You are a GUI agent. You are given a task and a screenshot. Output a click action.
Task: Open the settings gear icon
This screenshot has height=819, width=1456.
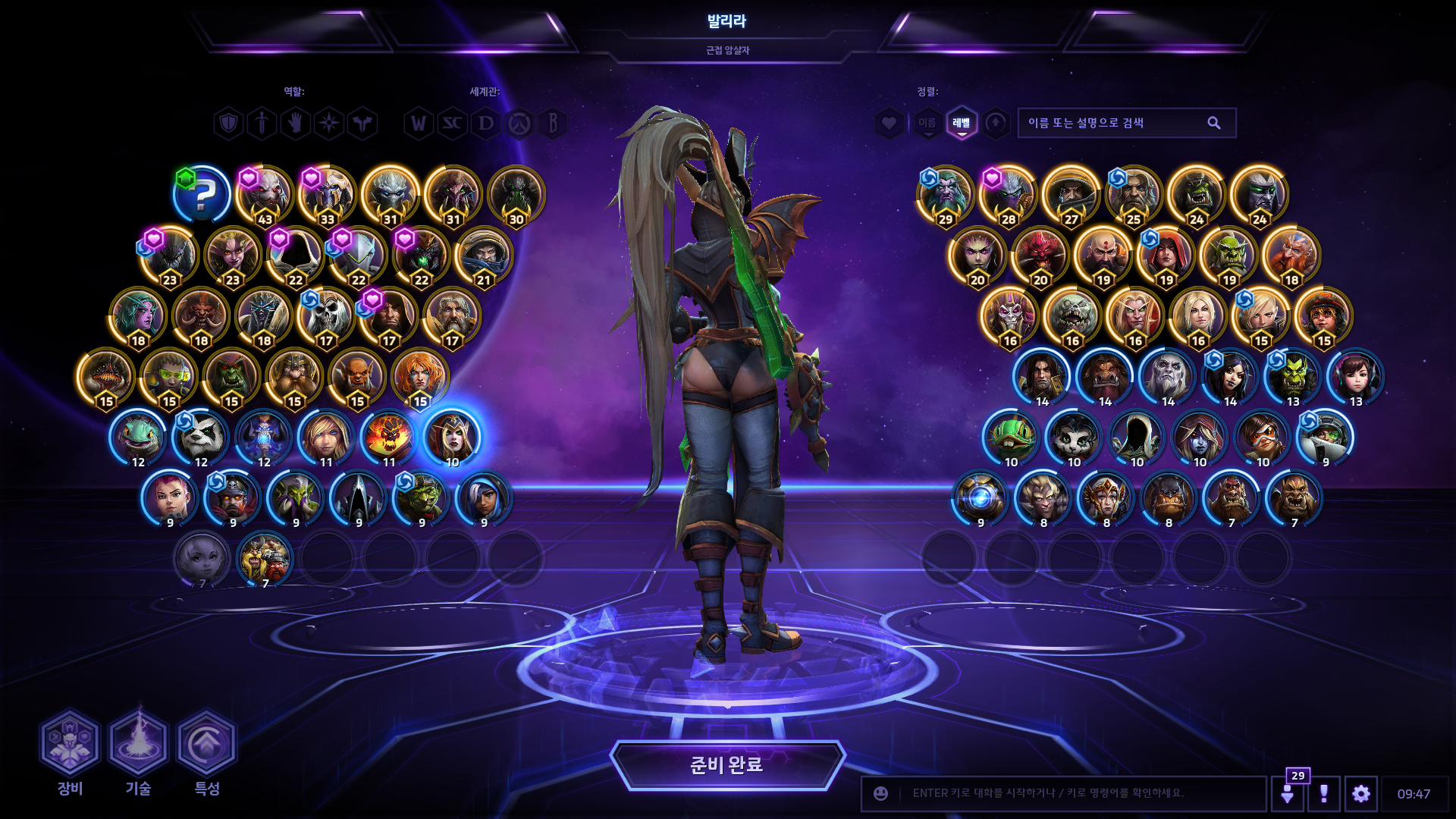[1360, 794]
